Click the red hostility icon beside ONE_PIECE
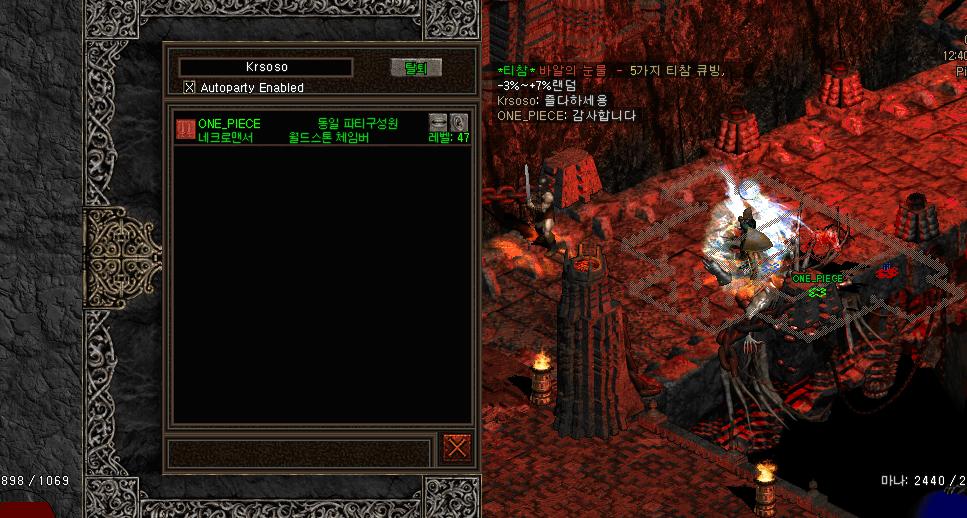Screen dimensions: 967x518 (186, 129)
